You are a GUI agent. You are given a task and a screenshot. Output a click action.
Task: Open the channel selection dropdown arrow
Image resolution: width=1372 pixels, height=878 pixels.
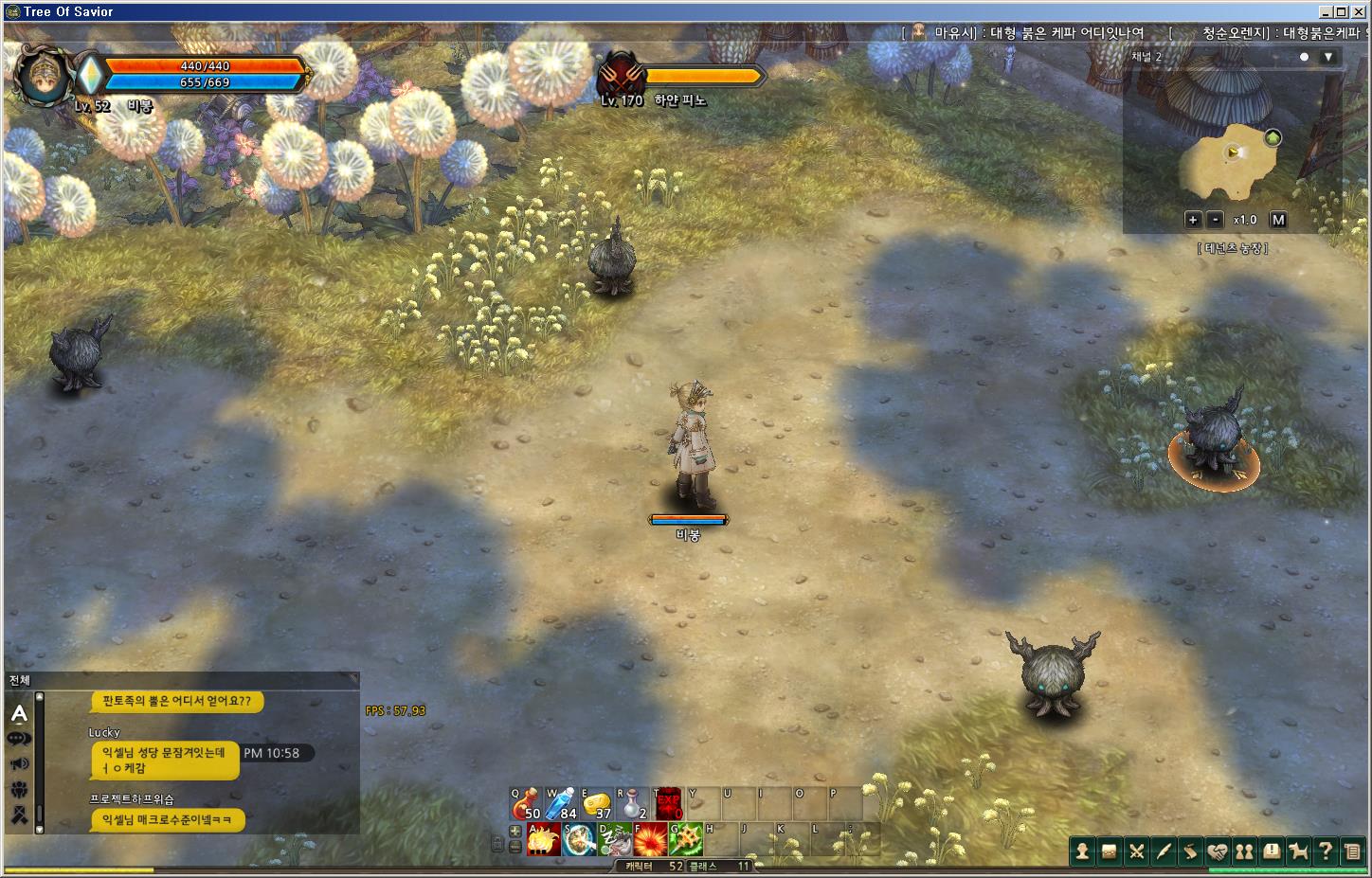[1328, 57]
